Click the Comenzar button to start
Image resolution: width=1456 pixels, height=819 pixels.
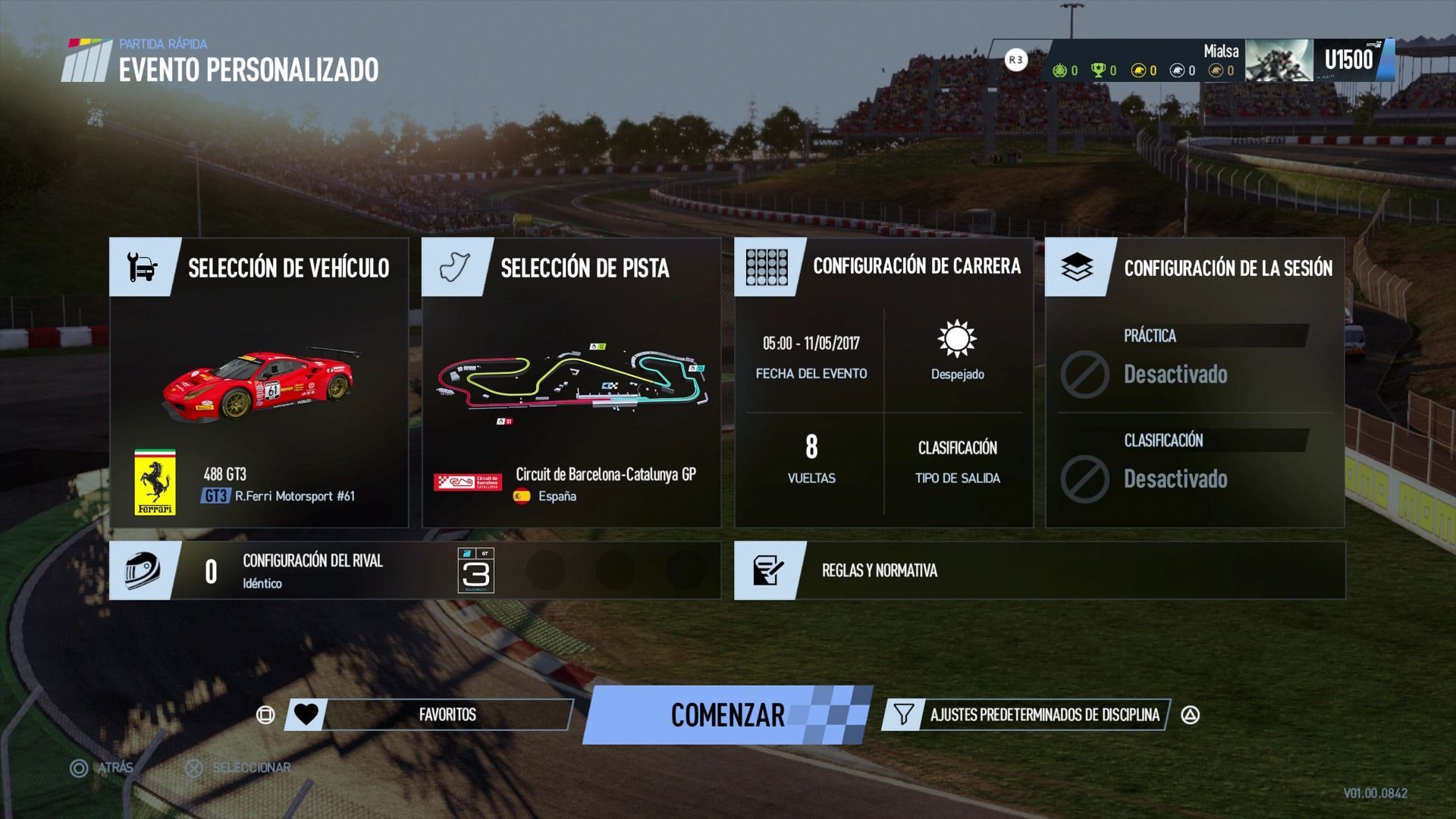pyautogui.click(x=727, y=715)
